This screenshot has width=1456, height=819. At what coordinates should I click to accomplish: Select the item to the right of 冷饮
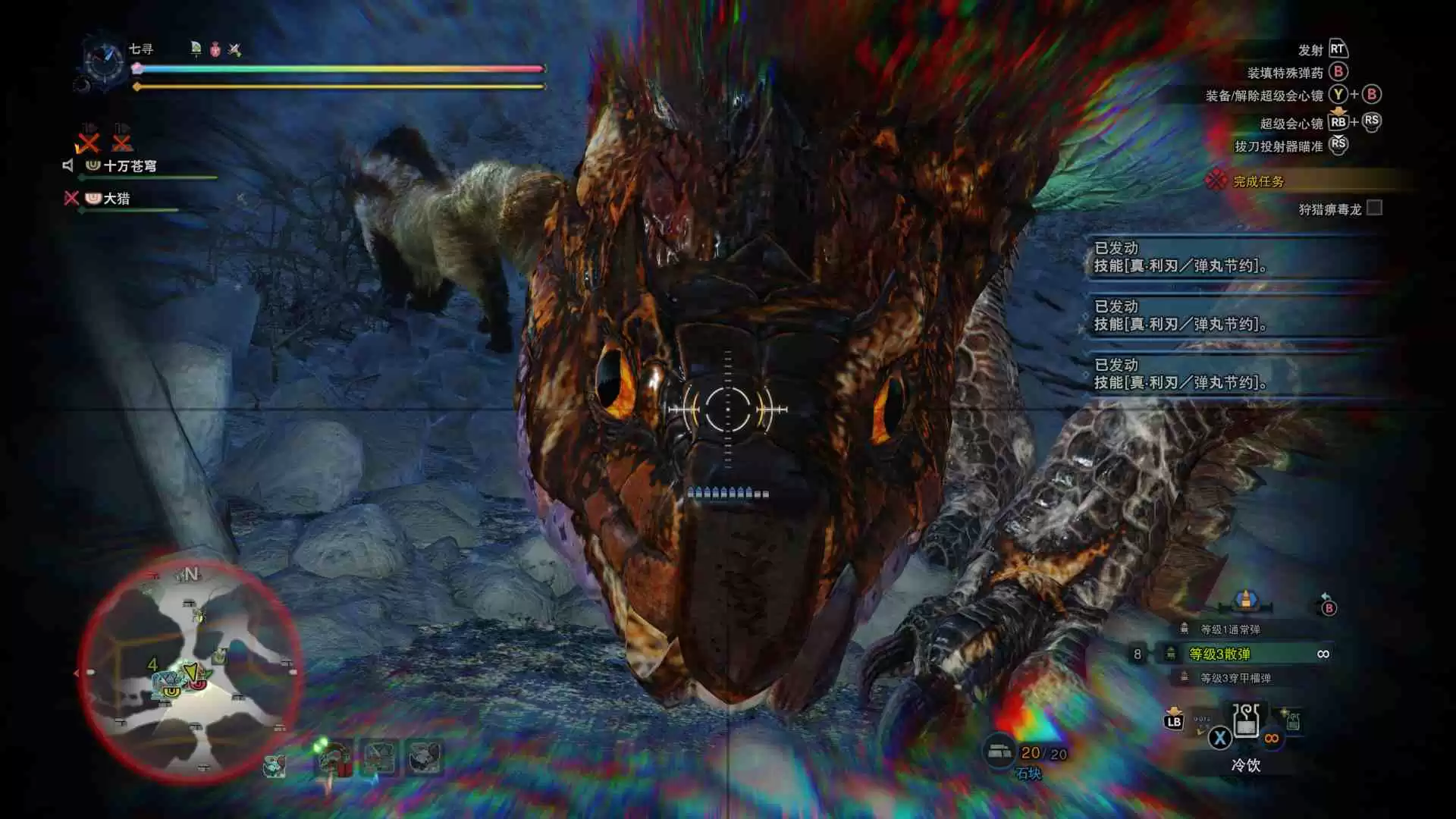(1292, 720)
